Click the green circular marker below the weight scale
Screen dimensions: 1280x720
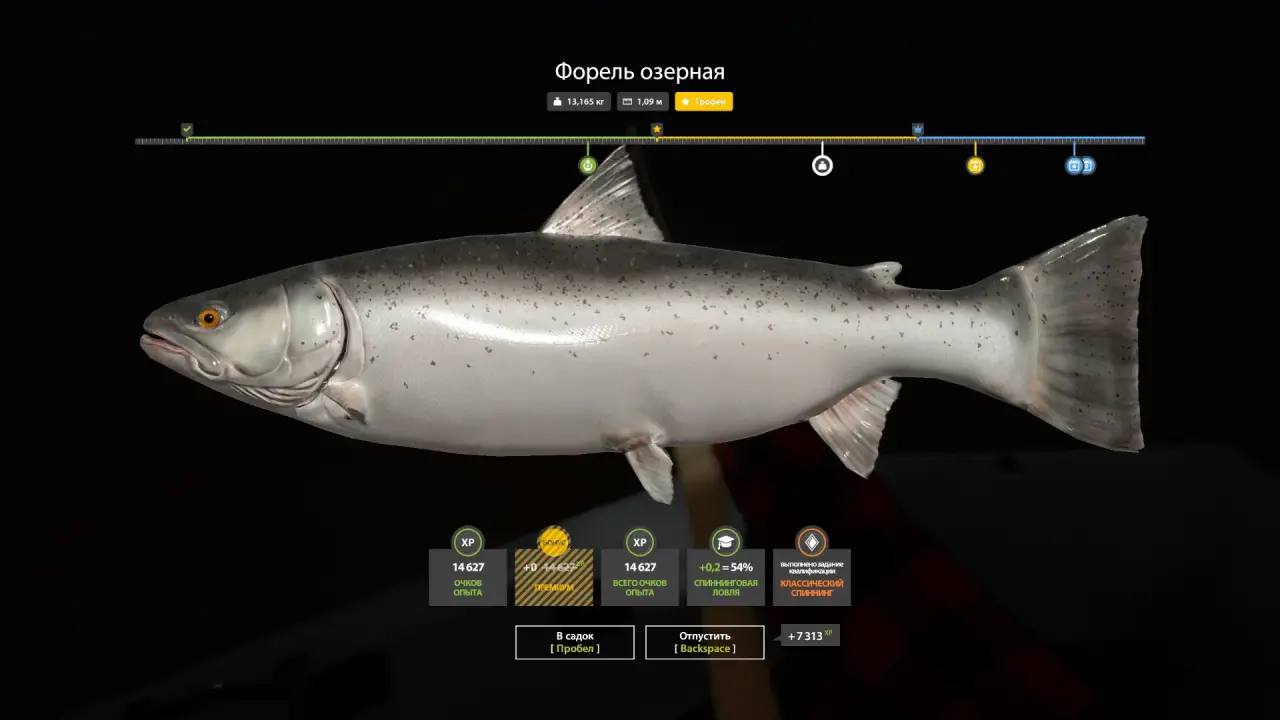click(x=586, y=165)
